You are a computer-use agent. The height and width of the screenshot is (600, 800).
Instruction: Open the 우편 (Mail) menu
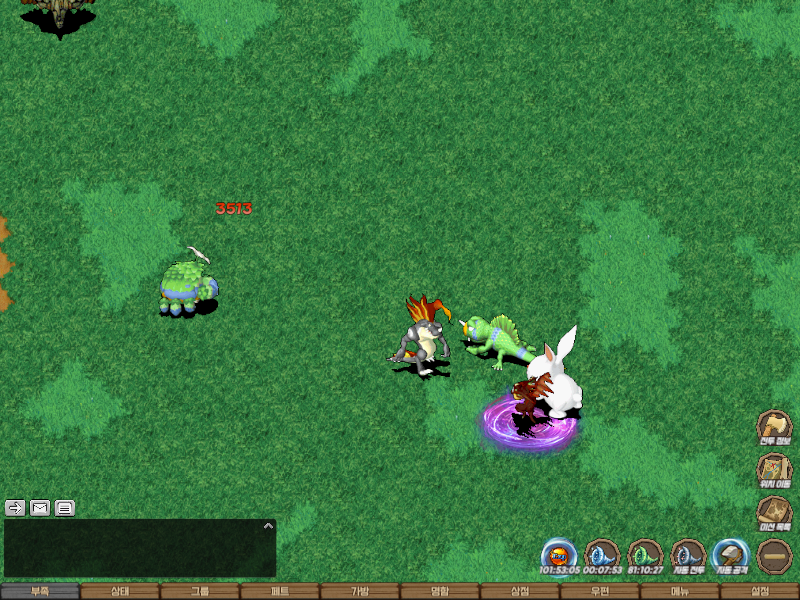(600, 591)
